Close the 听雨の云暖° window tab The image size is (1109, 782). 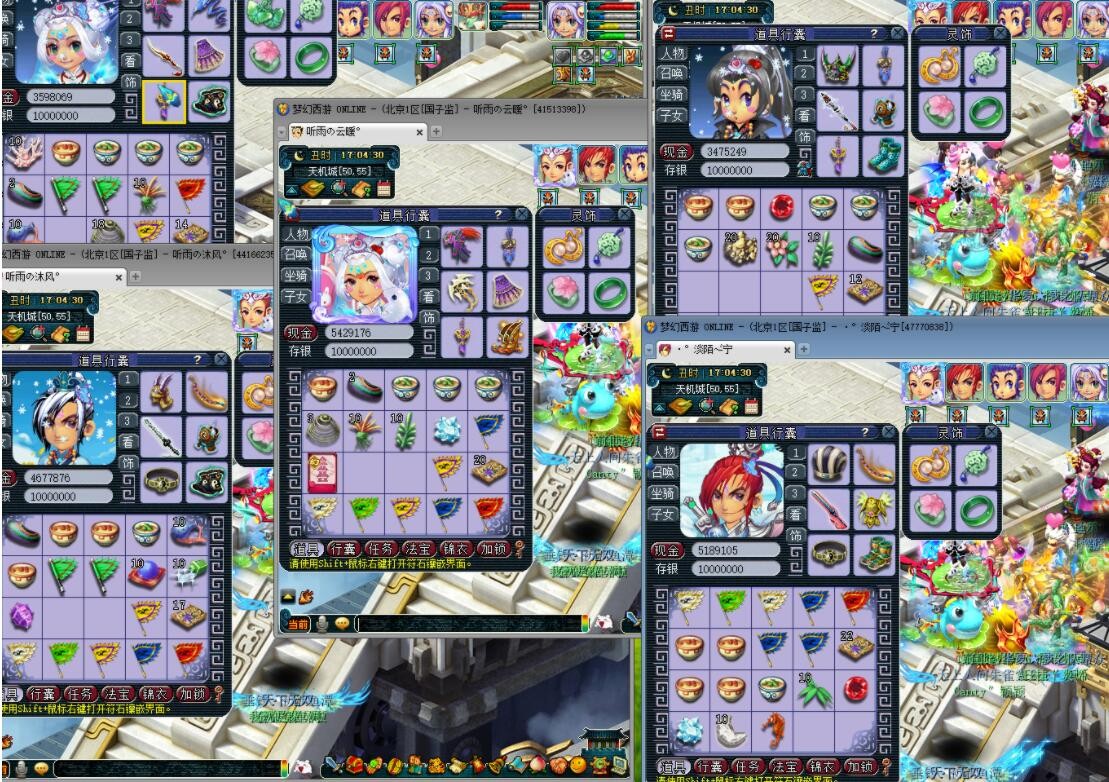(420, 132)
